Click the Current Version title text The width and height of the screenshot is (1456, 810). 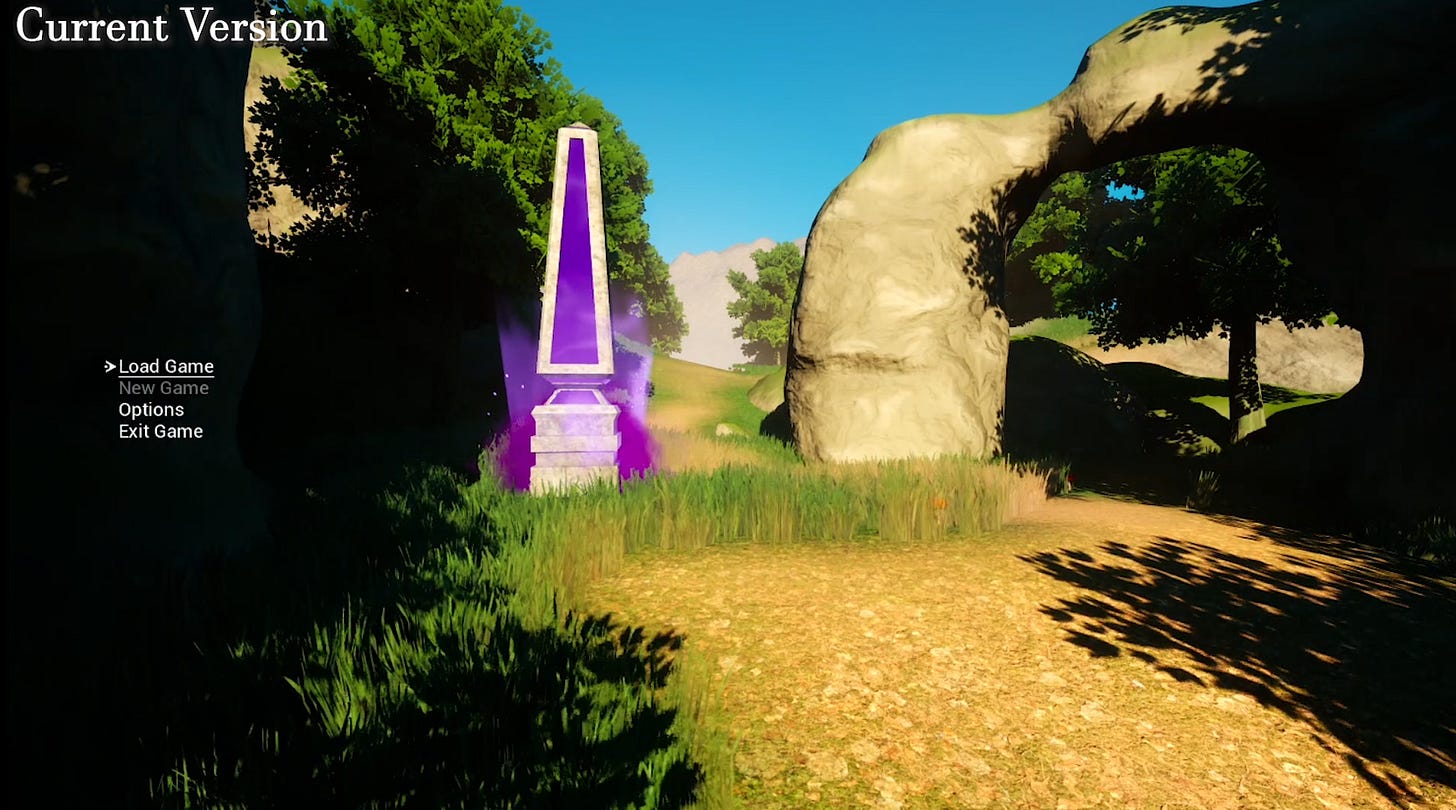(x=170, y=27)
